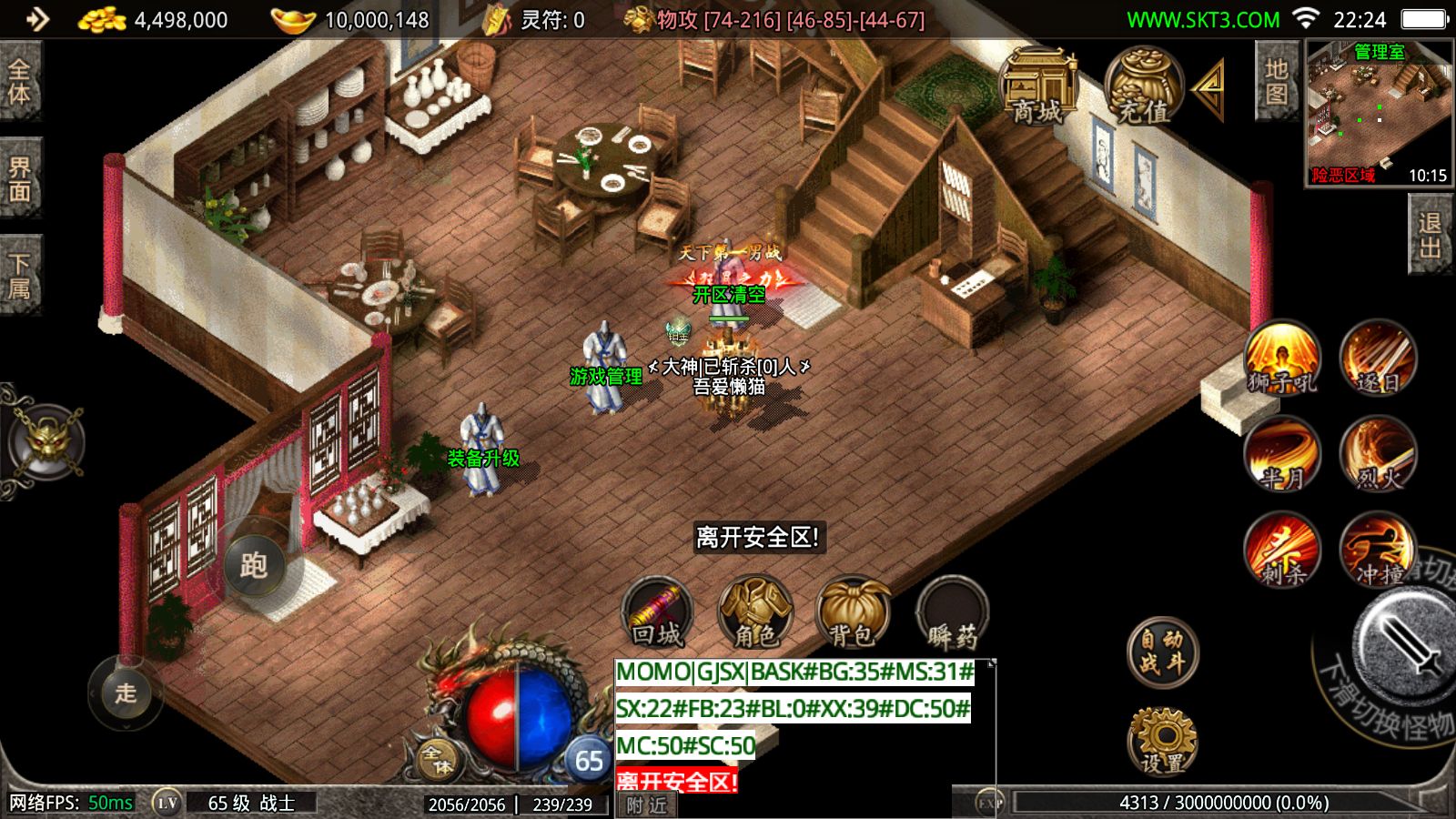The width and height of the screenshot is (1456, 819).
Task: Open the 下属 subordinates menu
Action: [x=20, y=268]
